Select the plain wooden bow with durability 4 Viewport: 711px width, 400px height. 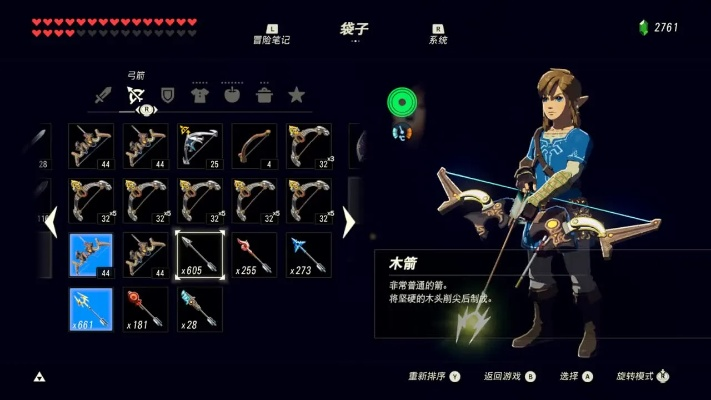coord(254,146)
